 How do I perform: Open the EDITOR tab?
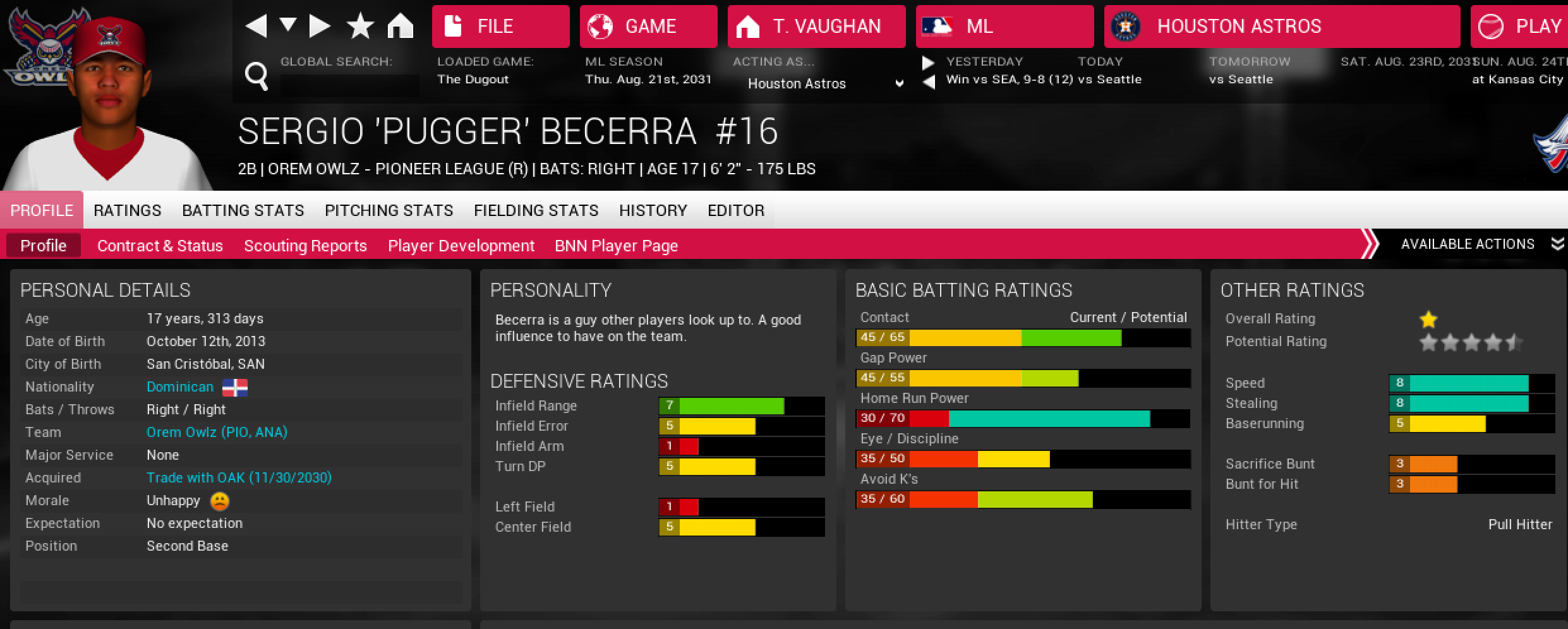736,210
